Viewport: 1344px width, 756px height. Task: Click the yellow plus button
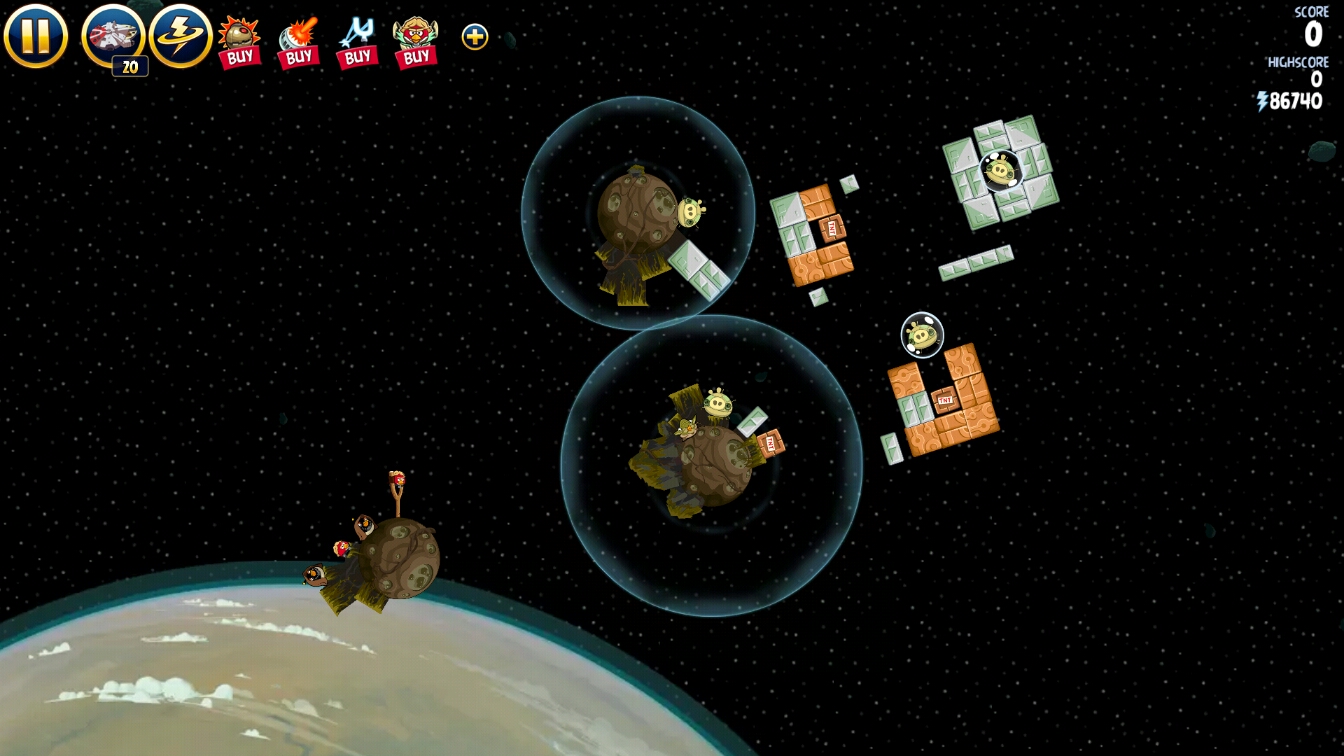475,37
